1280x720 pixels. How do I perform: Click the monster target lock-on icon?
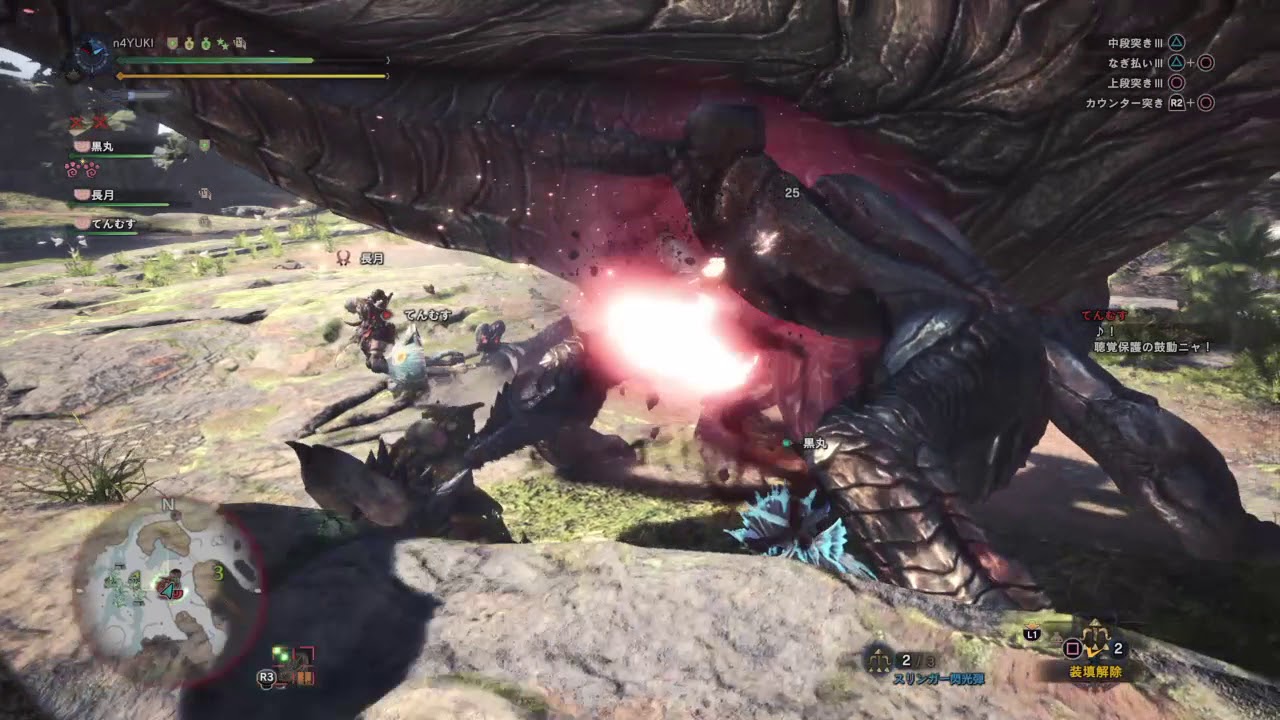click(x=291, y=667)
